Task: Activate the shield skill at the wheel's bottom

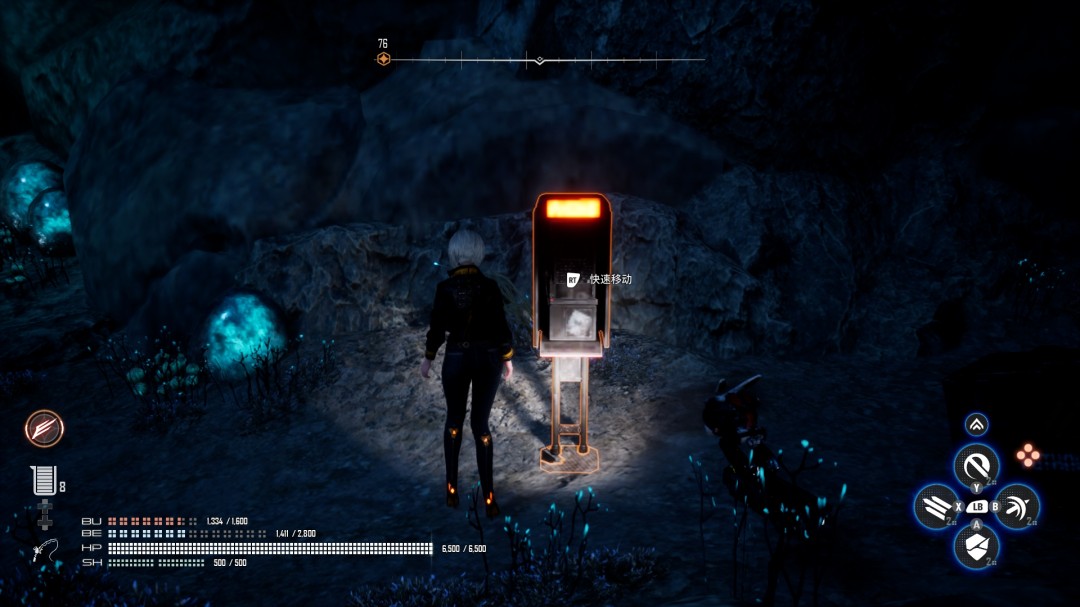Action: tap(976, 546)
